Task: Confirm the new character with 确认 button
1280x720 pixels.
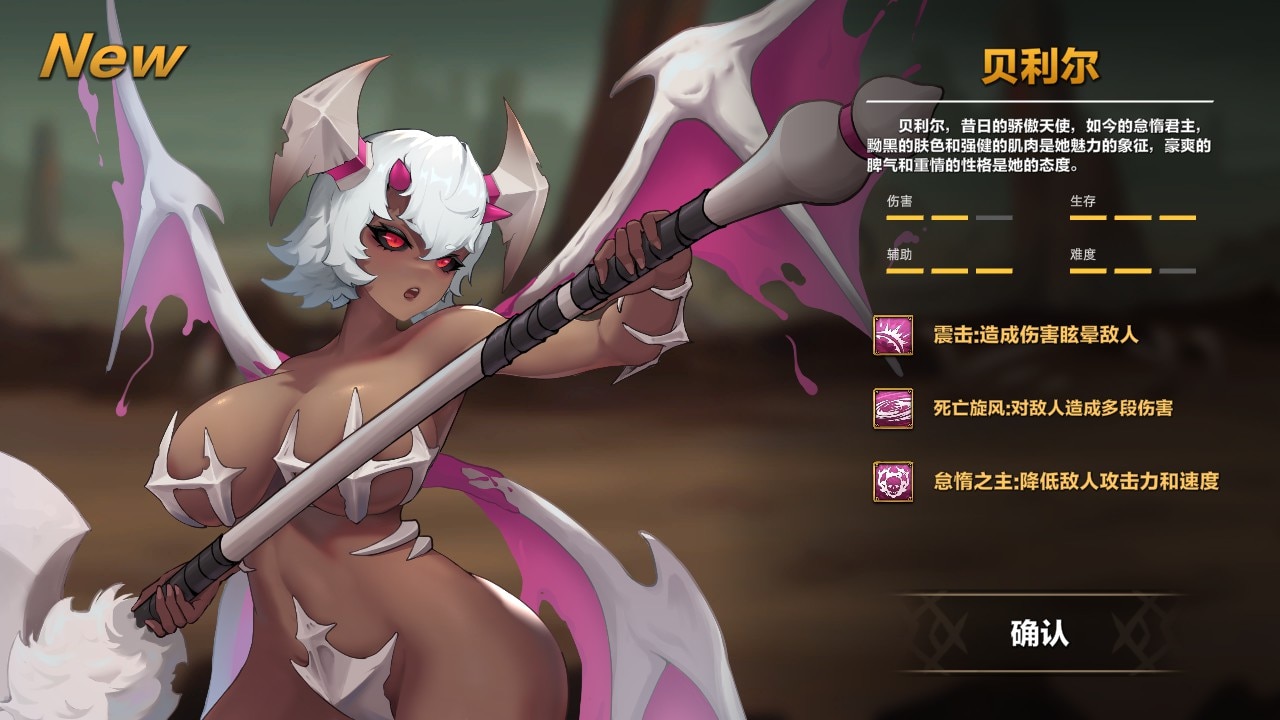Action: (x=1039, y=633)
